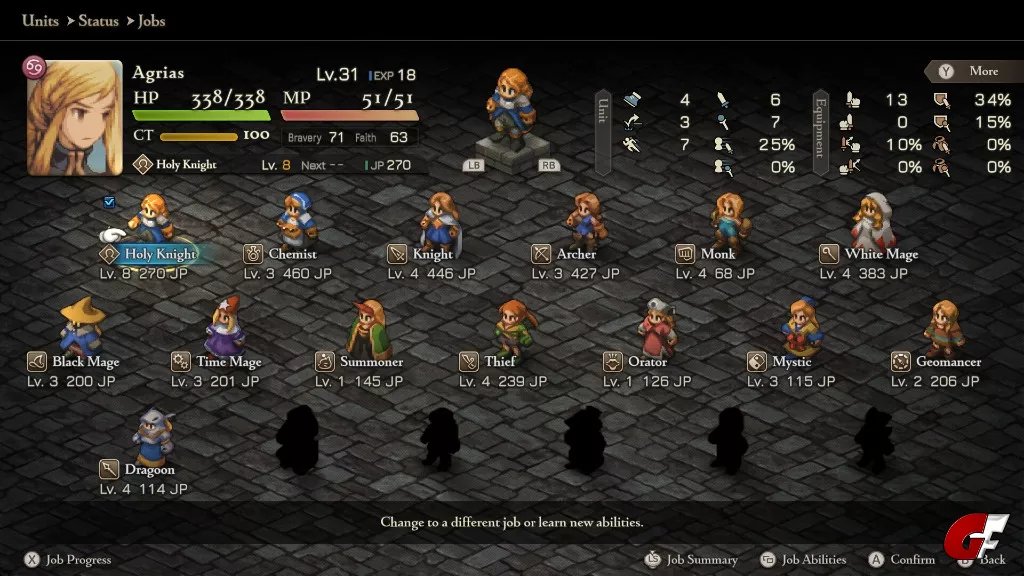Select the White Mage job

[880, 254]
